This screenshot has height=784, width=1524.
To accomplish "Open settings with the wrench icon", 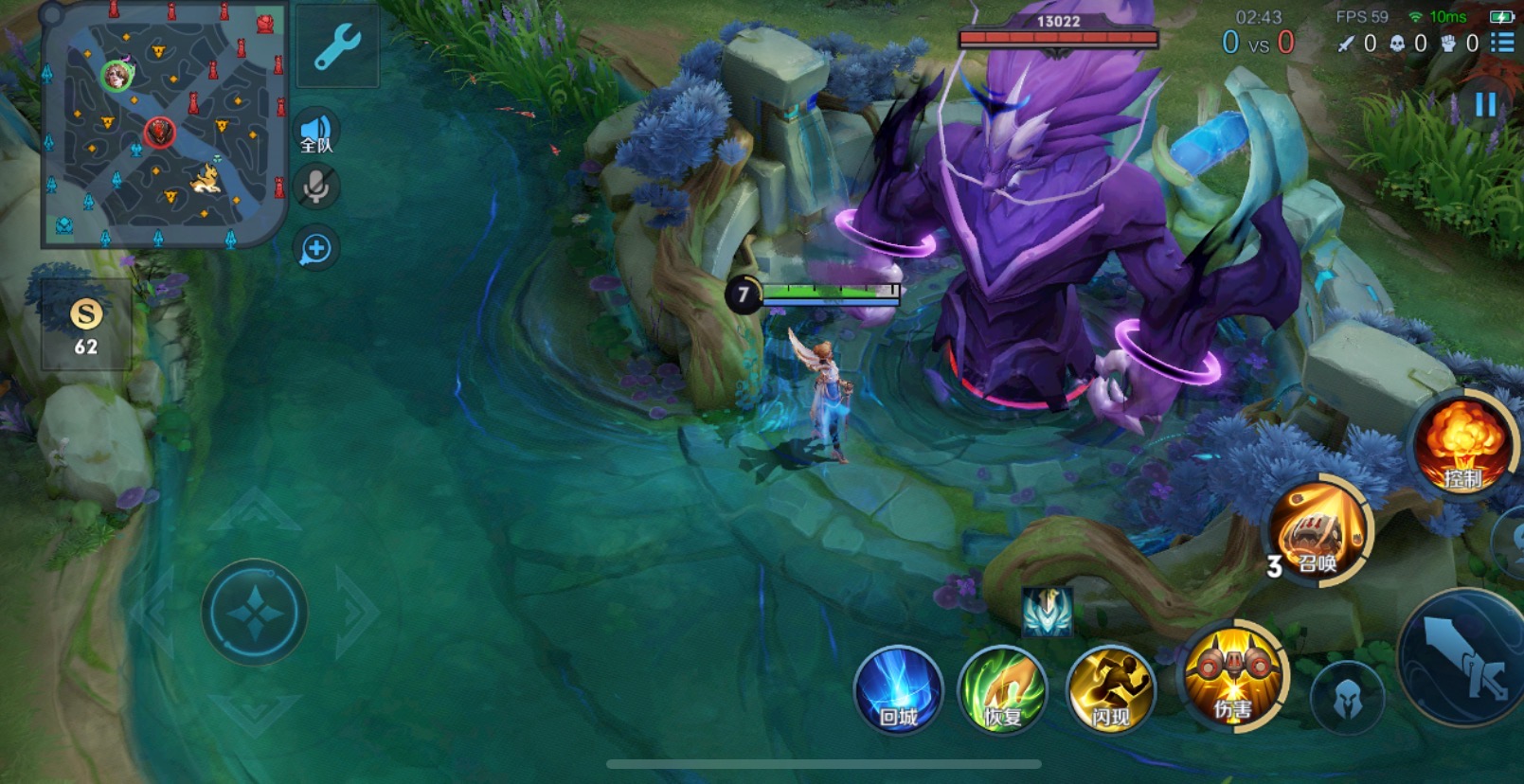I will coord(336,47).
